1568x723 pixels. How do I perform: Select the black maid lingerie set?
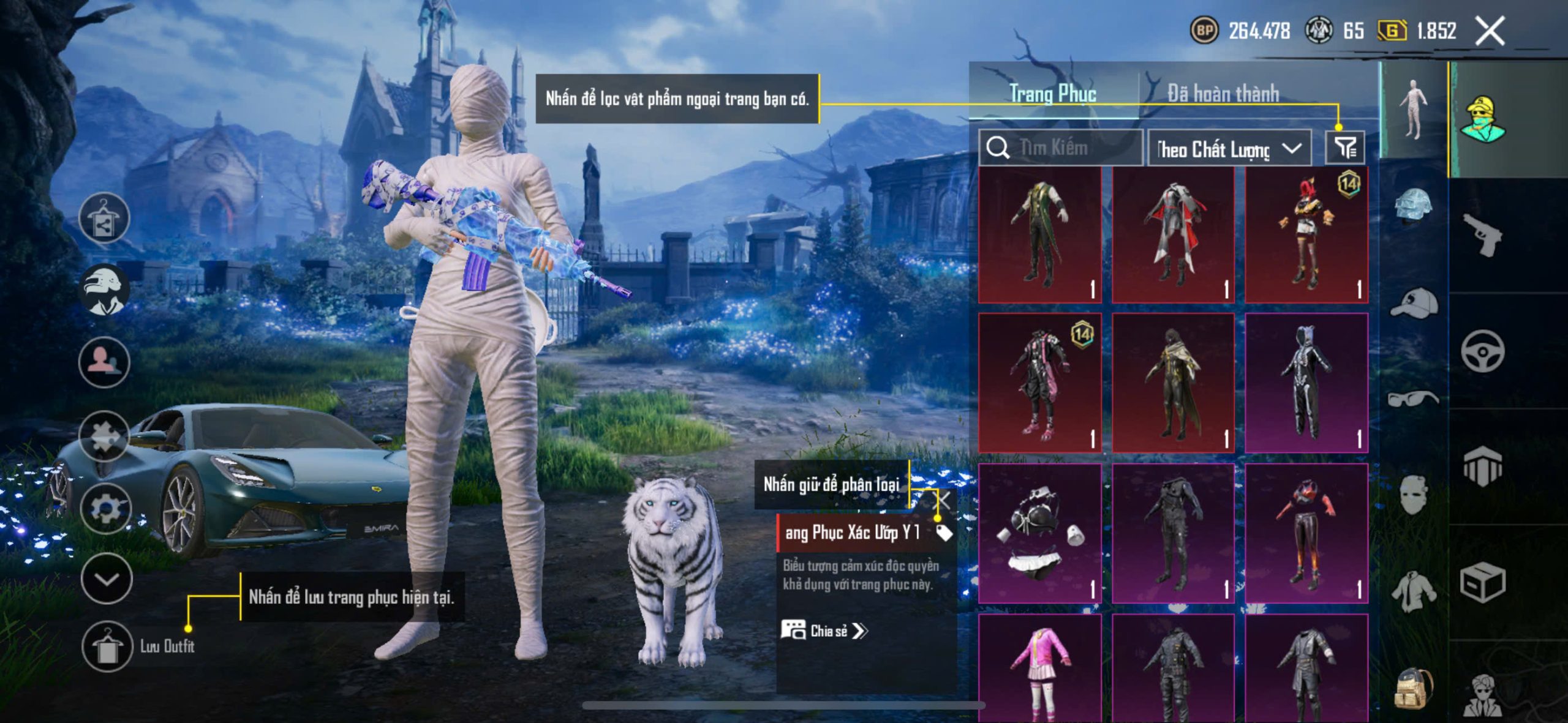pyautogui.click(x=1039, y=533)
